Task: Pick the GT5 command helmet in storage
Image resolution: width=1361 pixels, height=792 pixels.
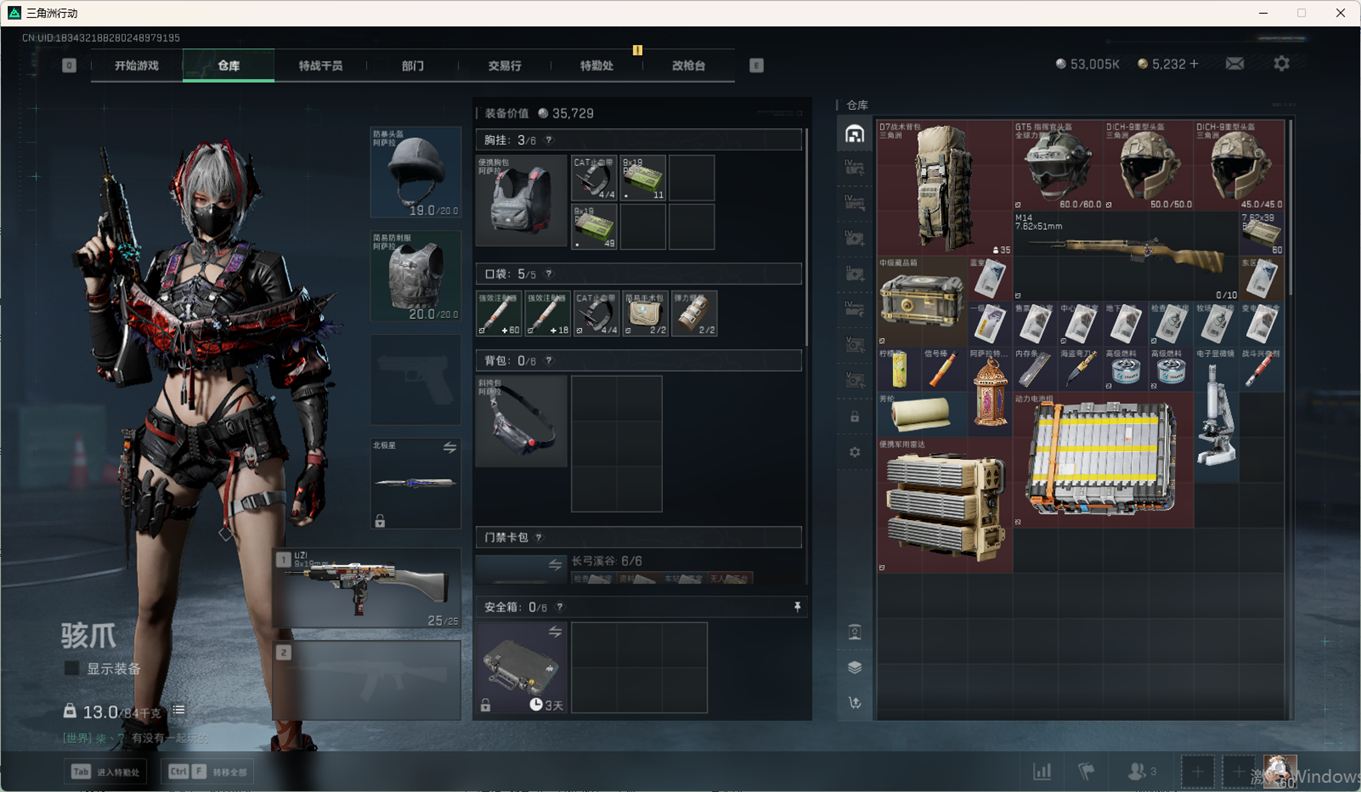Action: (x=1057, y=166)
